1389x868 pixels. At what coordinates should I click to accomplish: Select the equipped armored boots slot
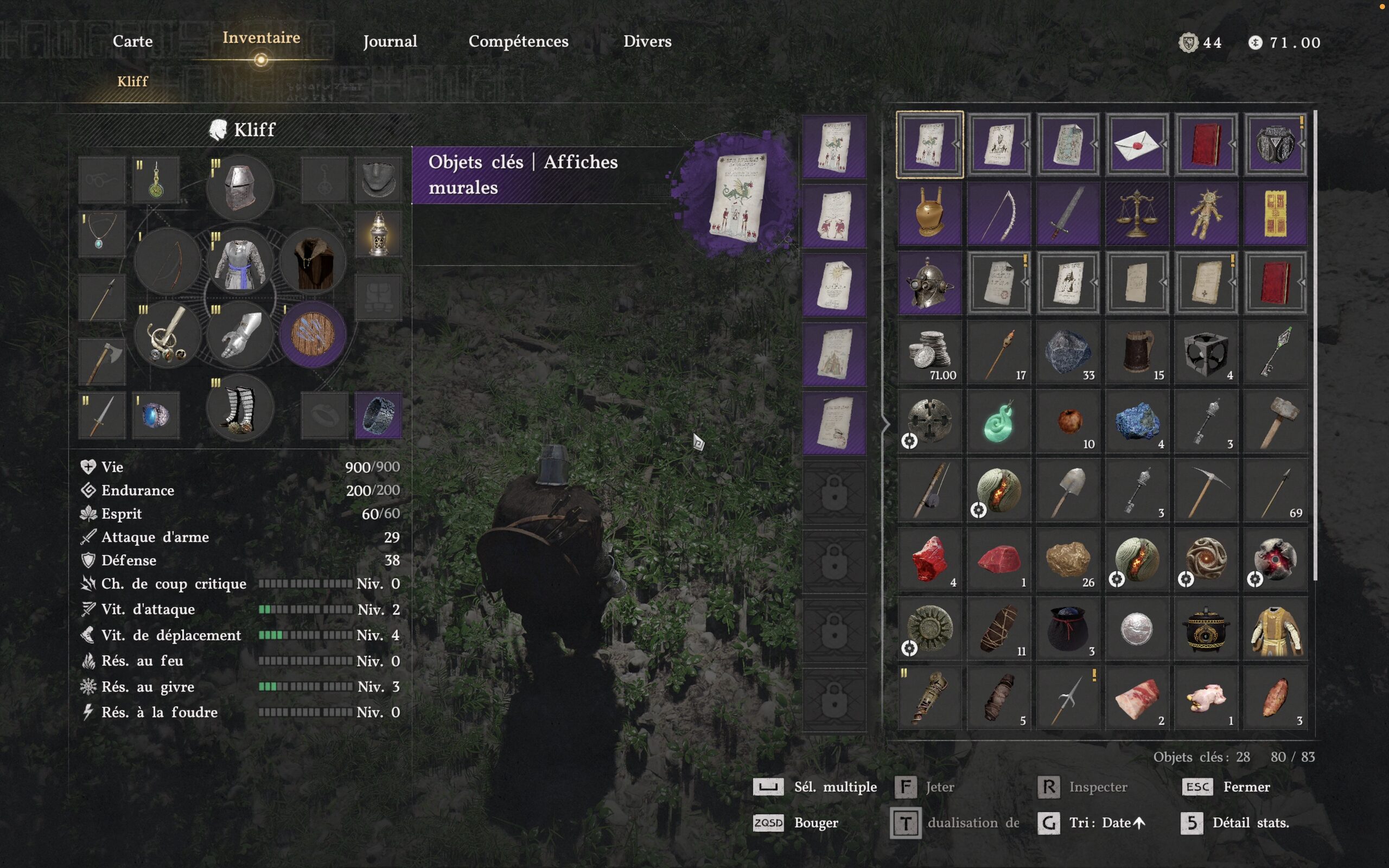[x=240, y=408]
